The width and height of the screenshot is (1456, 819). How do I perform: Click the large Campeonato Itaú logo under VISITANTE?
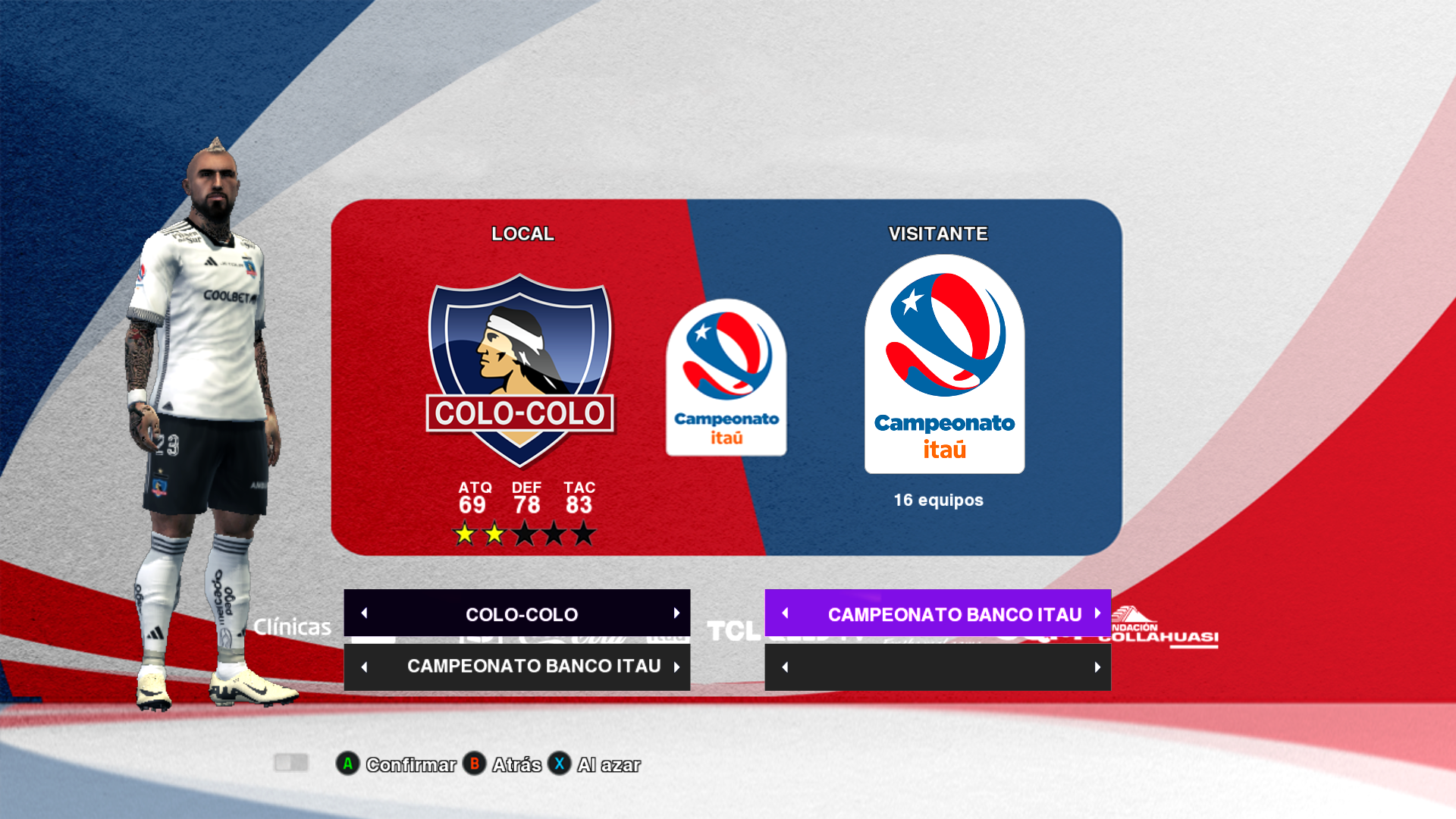(x=944, y=365)
